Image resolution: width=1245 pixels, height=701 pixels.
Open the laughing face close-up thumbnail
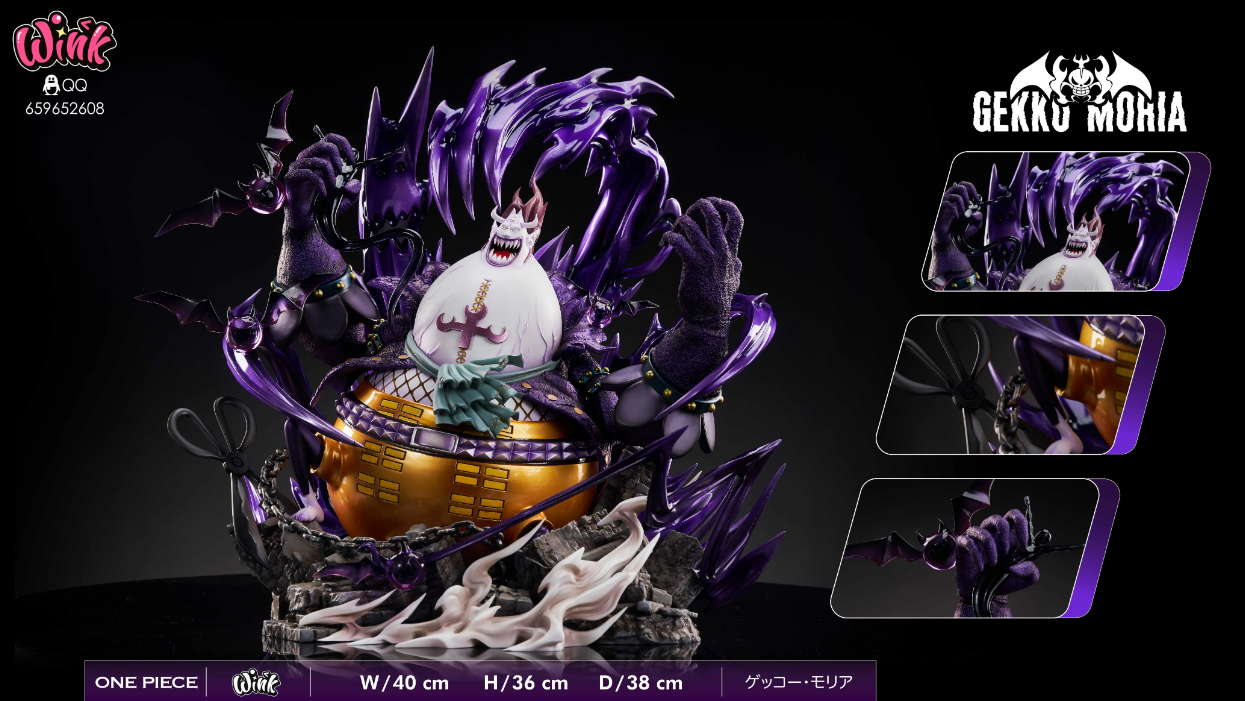pos(1058,221)
